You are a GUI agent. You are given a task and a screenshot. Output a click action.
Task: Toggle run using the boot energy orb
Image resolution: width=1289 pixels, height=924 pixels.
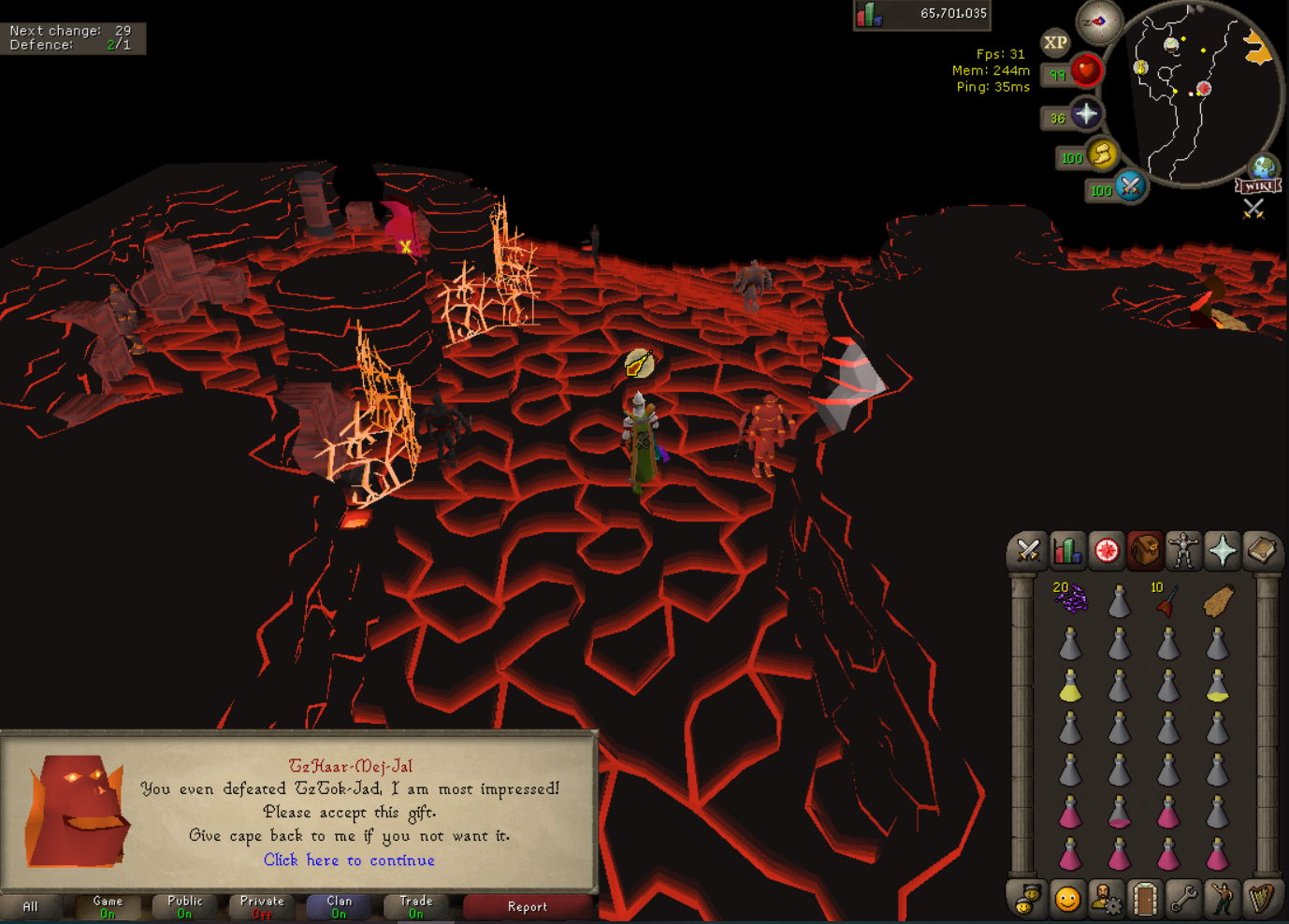pyautogui.click(x=1102, y=154)
